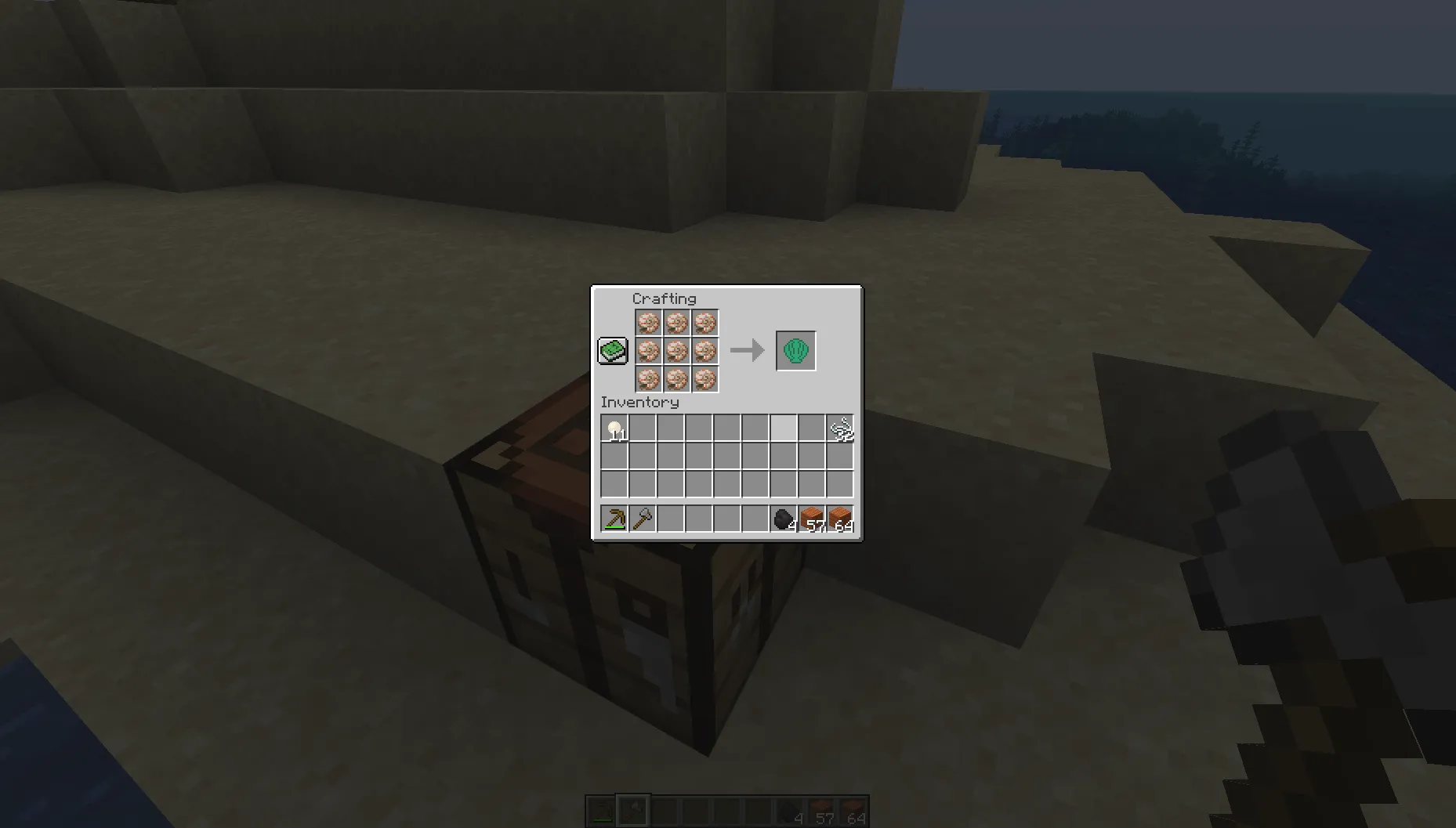The width and height of the screenshot is (1456, 828).
Task: Select the top-left nautilus shell in the grid
Action: click(x=647, y=322)
